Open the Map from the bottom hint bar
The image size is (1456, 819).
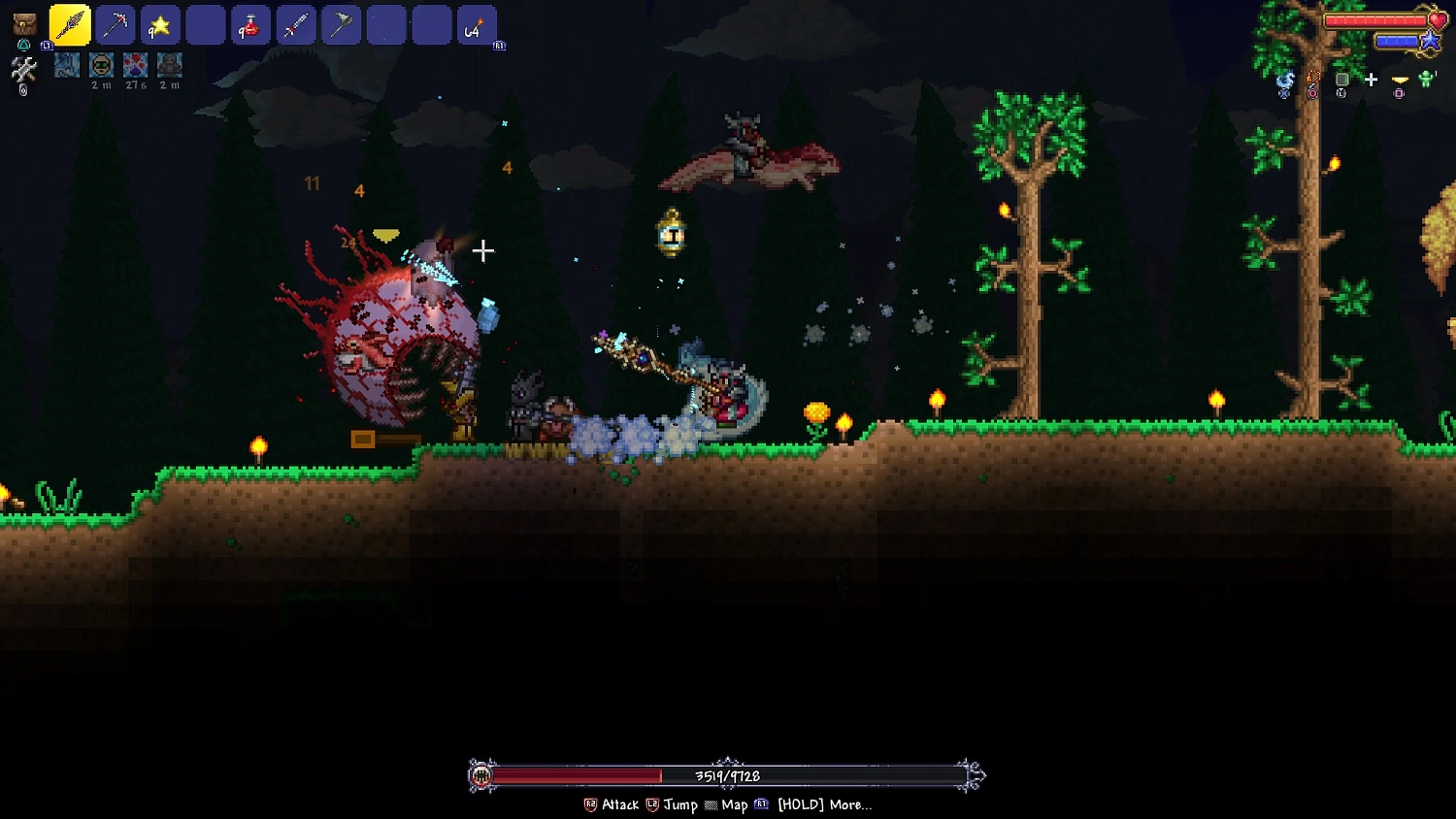735,805
